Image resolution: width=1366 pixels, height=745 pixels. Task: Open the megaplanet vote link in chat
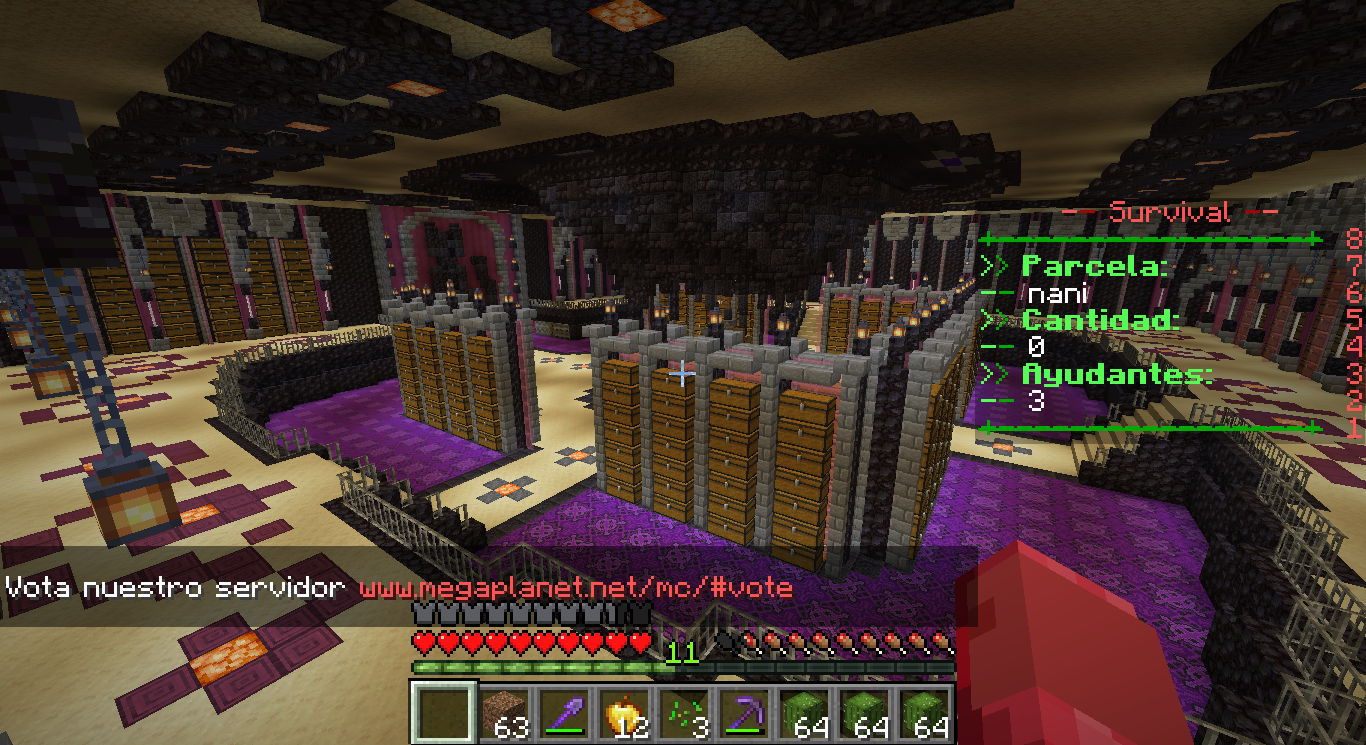click(x=575, y=587)
